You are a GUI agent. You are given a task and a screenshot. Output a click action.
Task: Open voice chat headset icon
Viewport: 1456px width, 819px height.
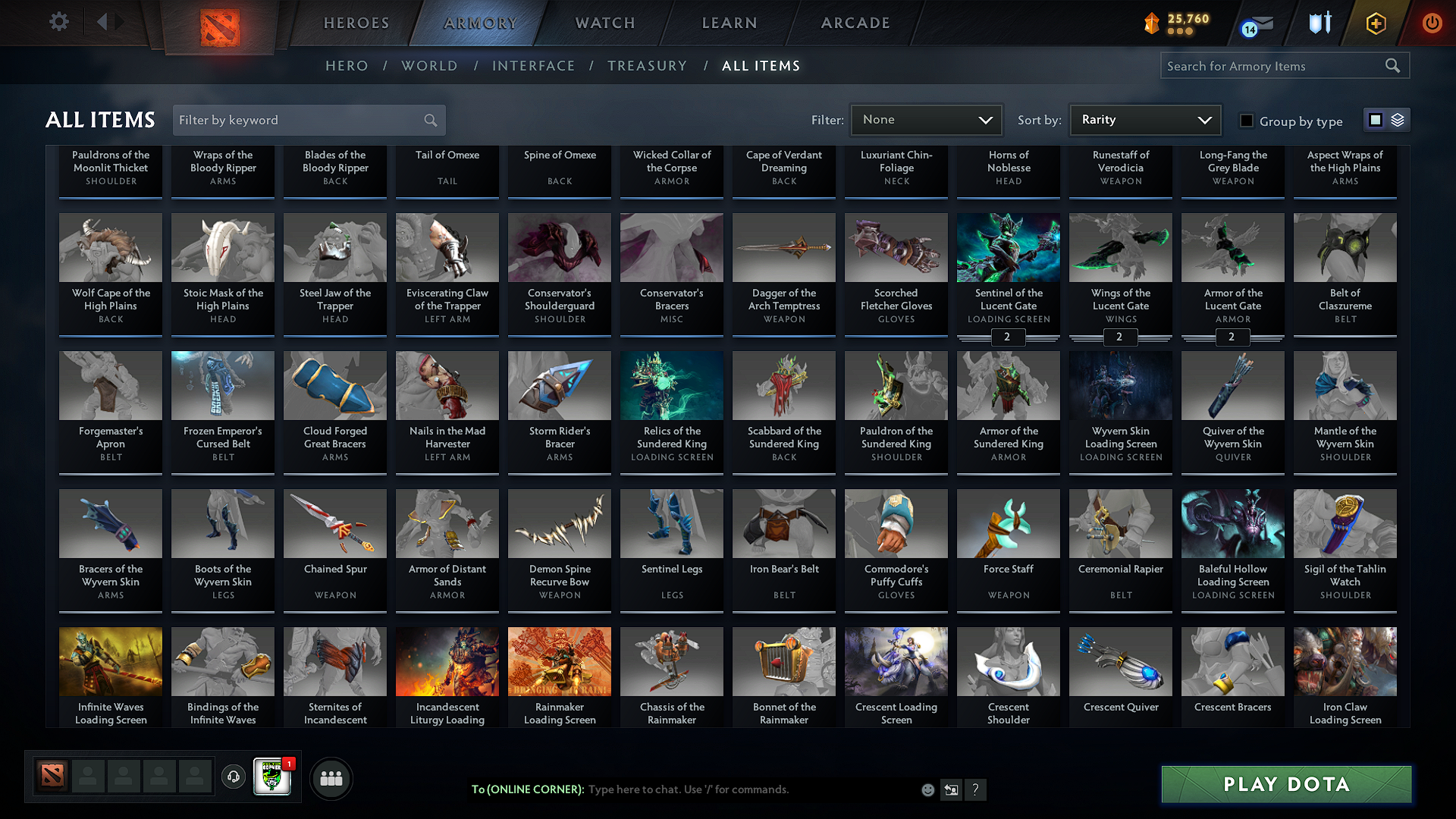[234, 778]
